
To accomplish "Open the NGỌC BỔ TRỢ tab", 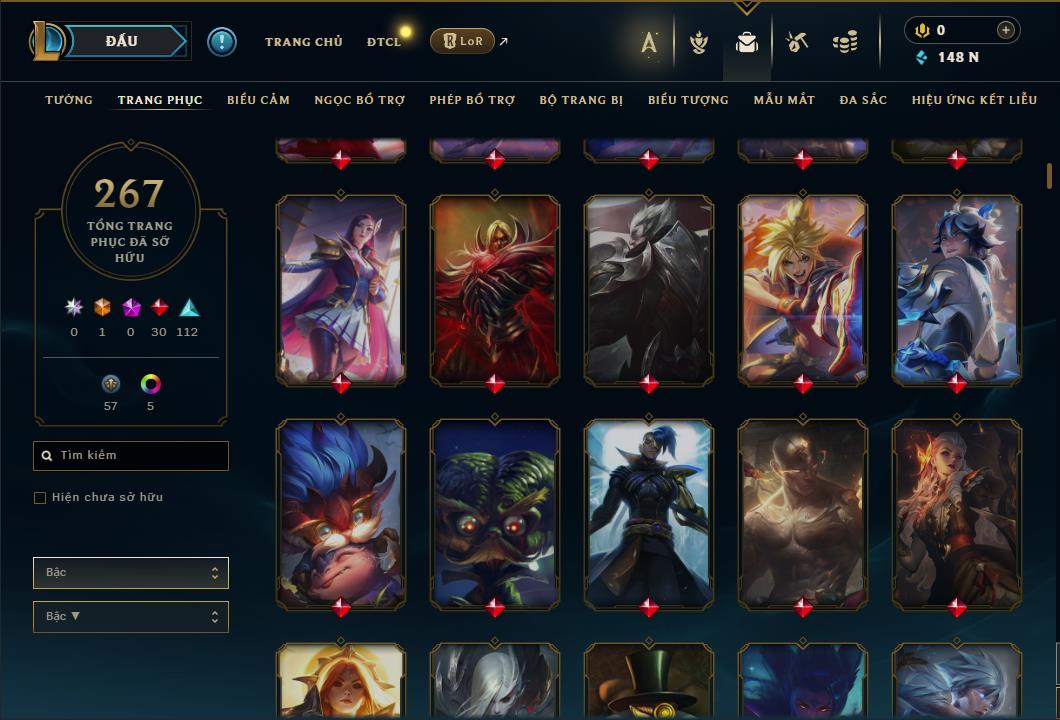I will [359, 100].
